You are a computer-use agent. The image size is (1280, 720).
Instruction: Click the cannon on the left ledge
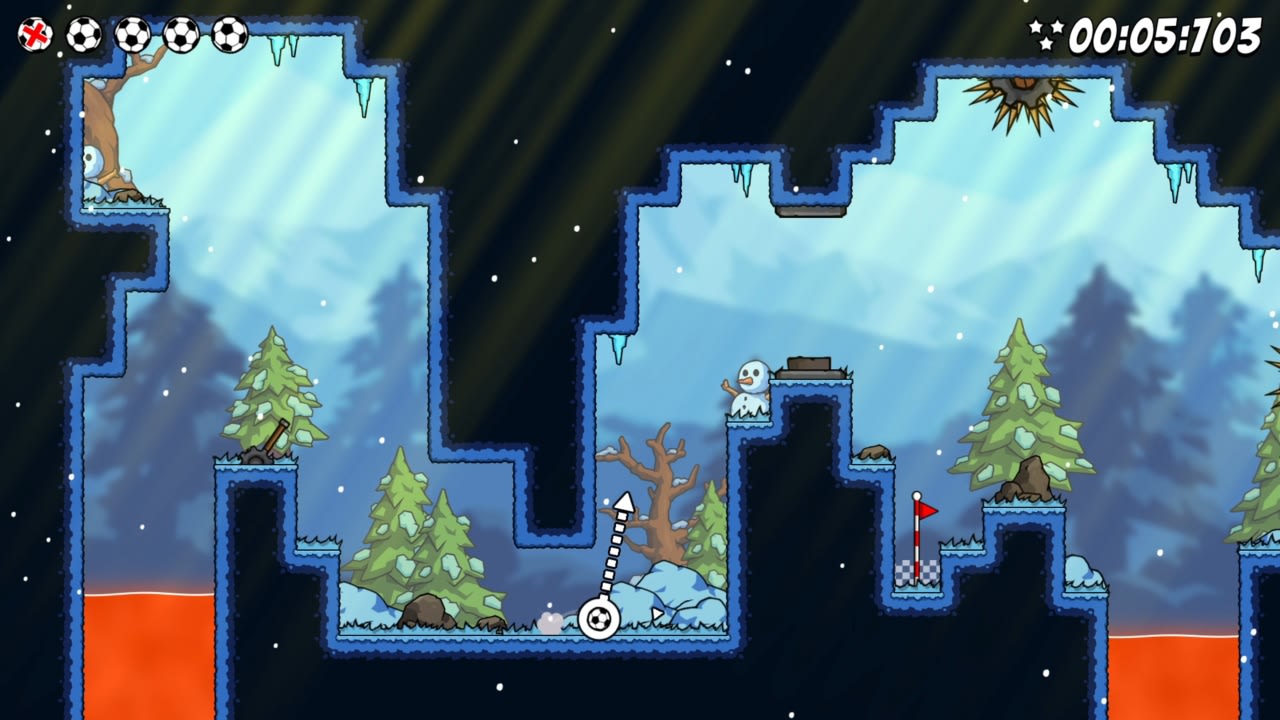point(266,447)
